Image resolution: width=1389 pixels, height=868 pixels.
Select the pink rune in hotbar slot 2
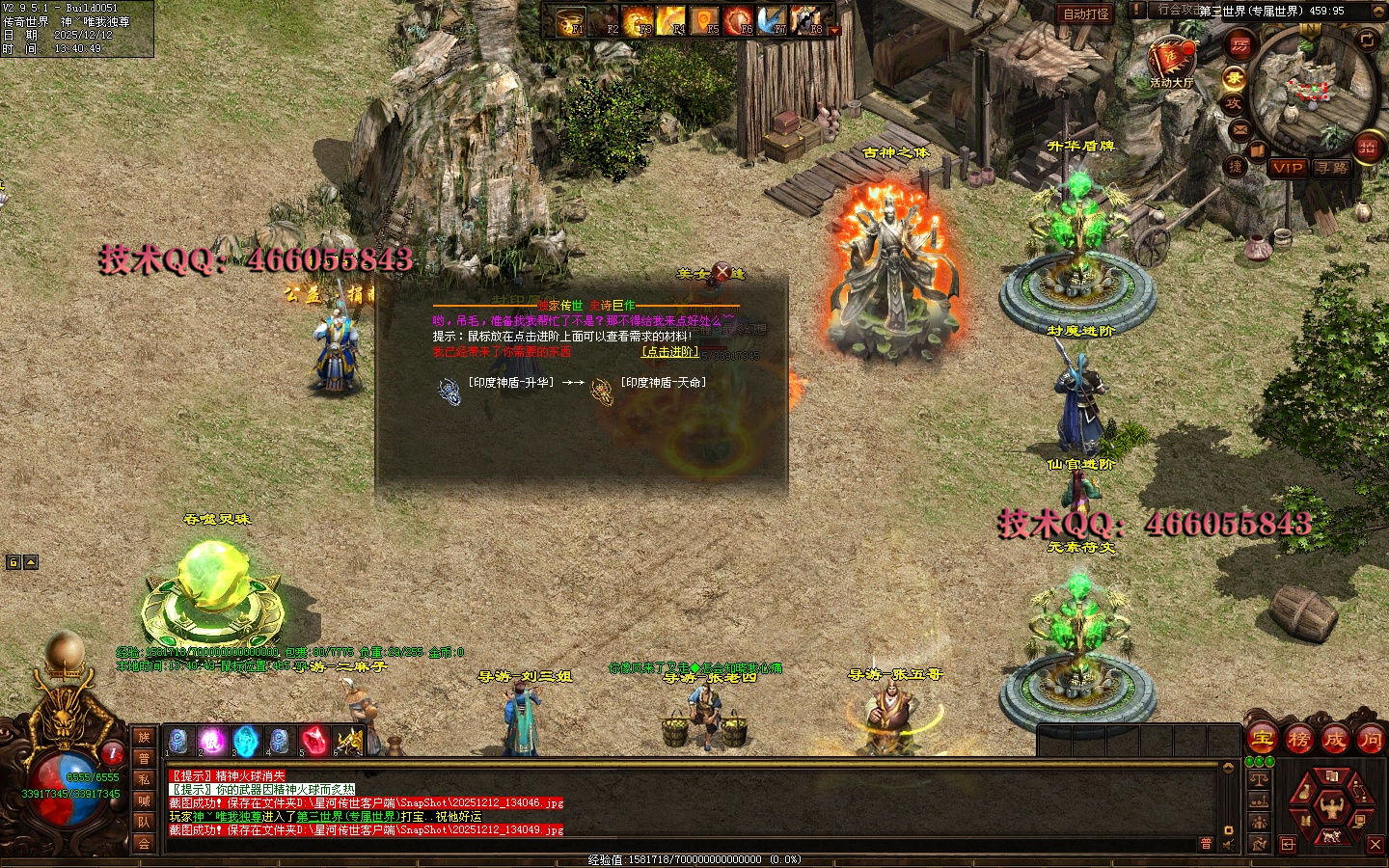(212, 741)
